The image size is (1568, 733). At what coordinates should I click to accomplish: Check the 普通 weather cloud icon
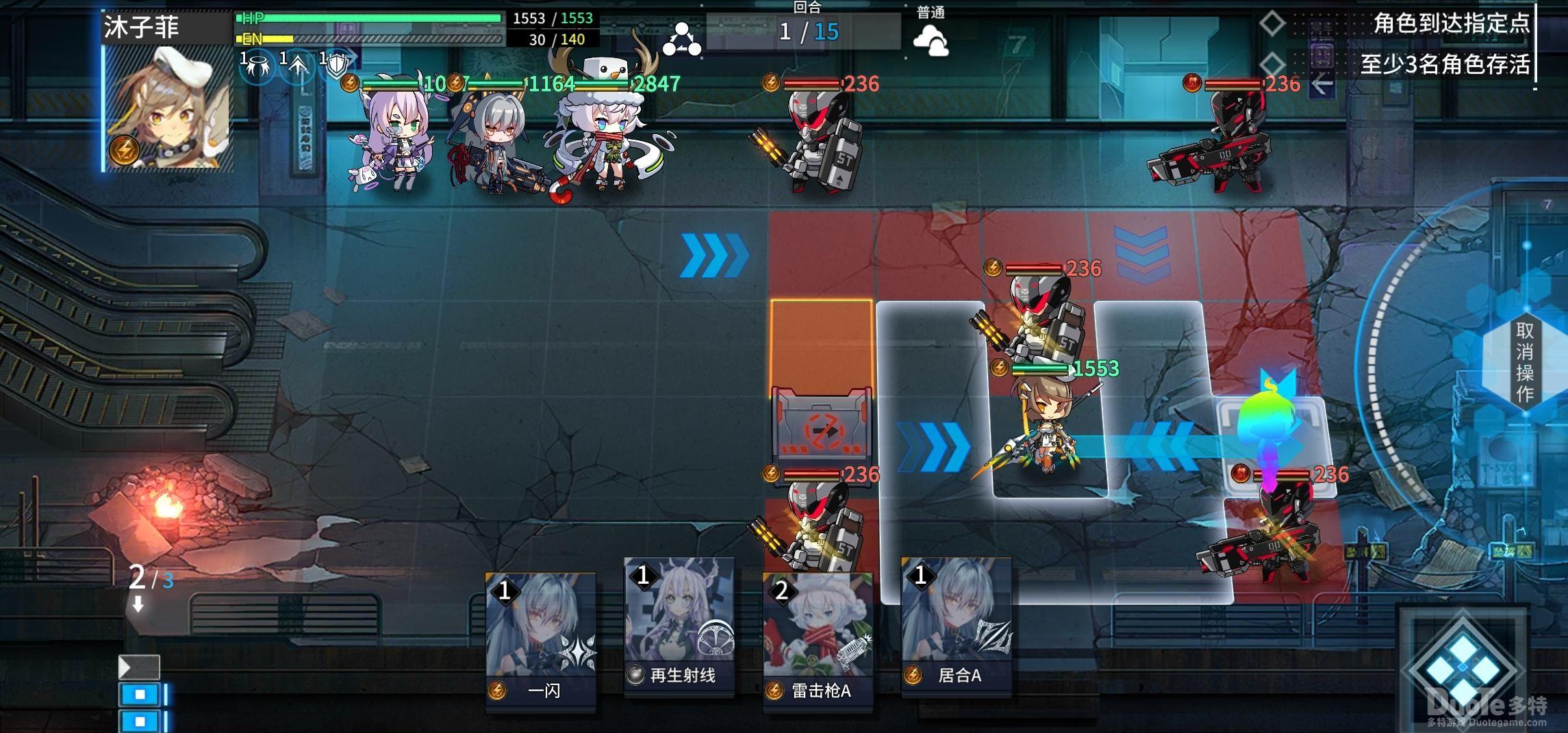931,40
